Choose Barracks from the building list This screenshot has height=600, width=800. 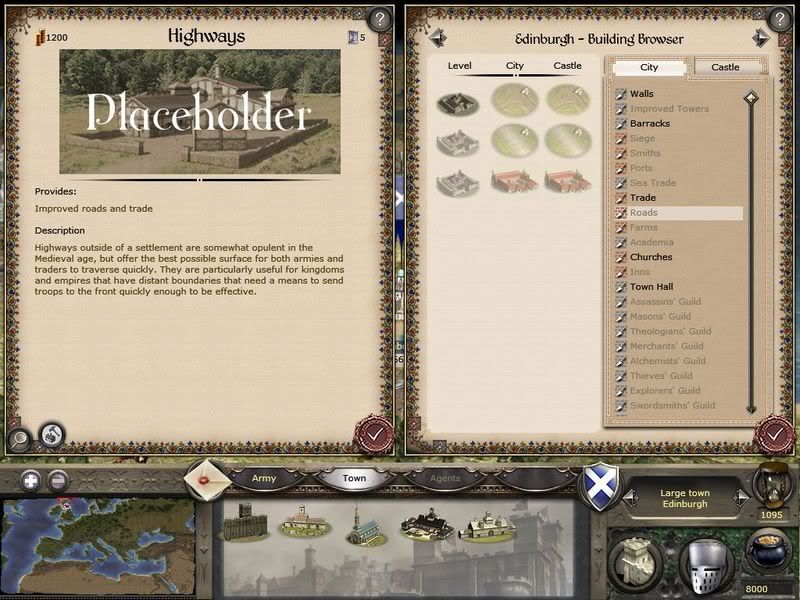point(650,124)
